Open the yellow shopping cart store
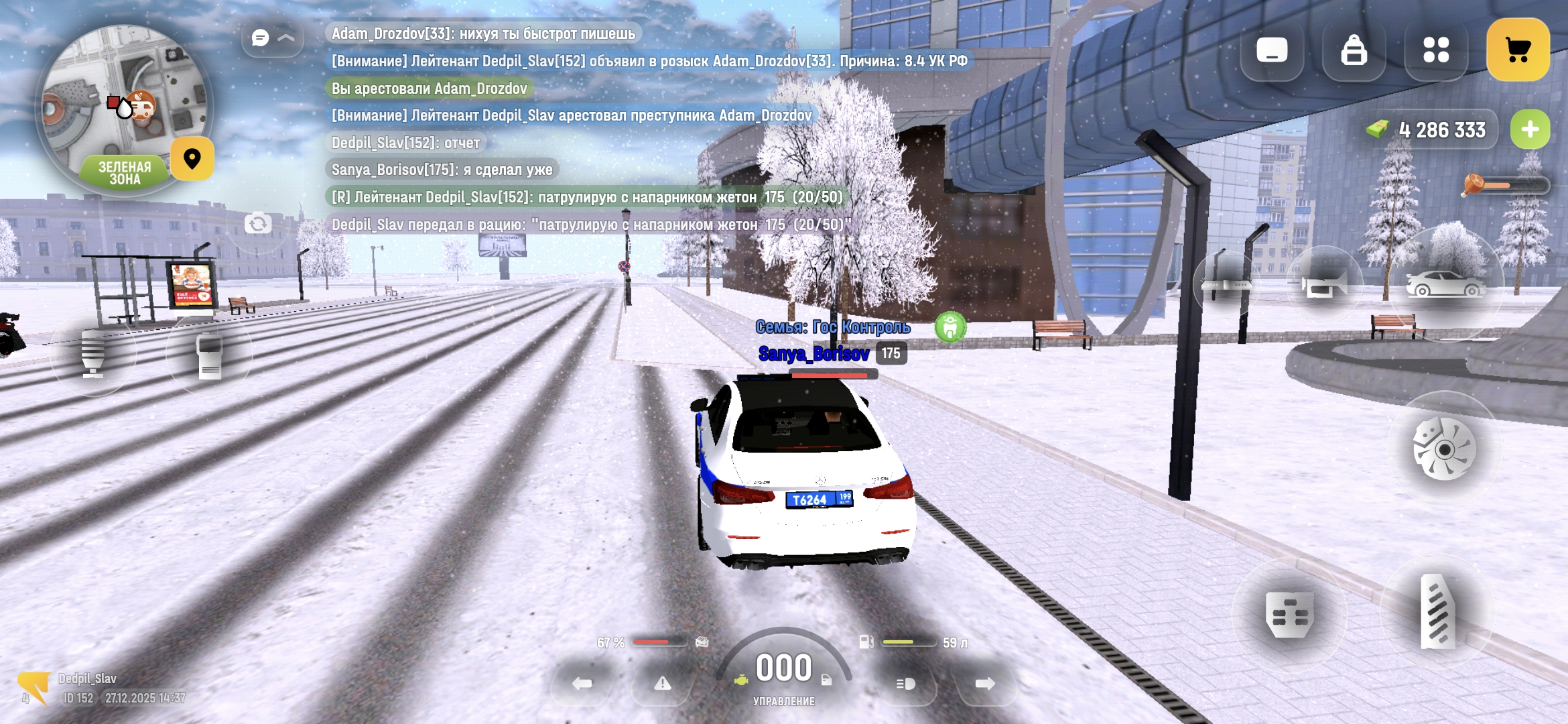Viewport: 1568px width, 724px height. pos(1518,50)
